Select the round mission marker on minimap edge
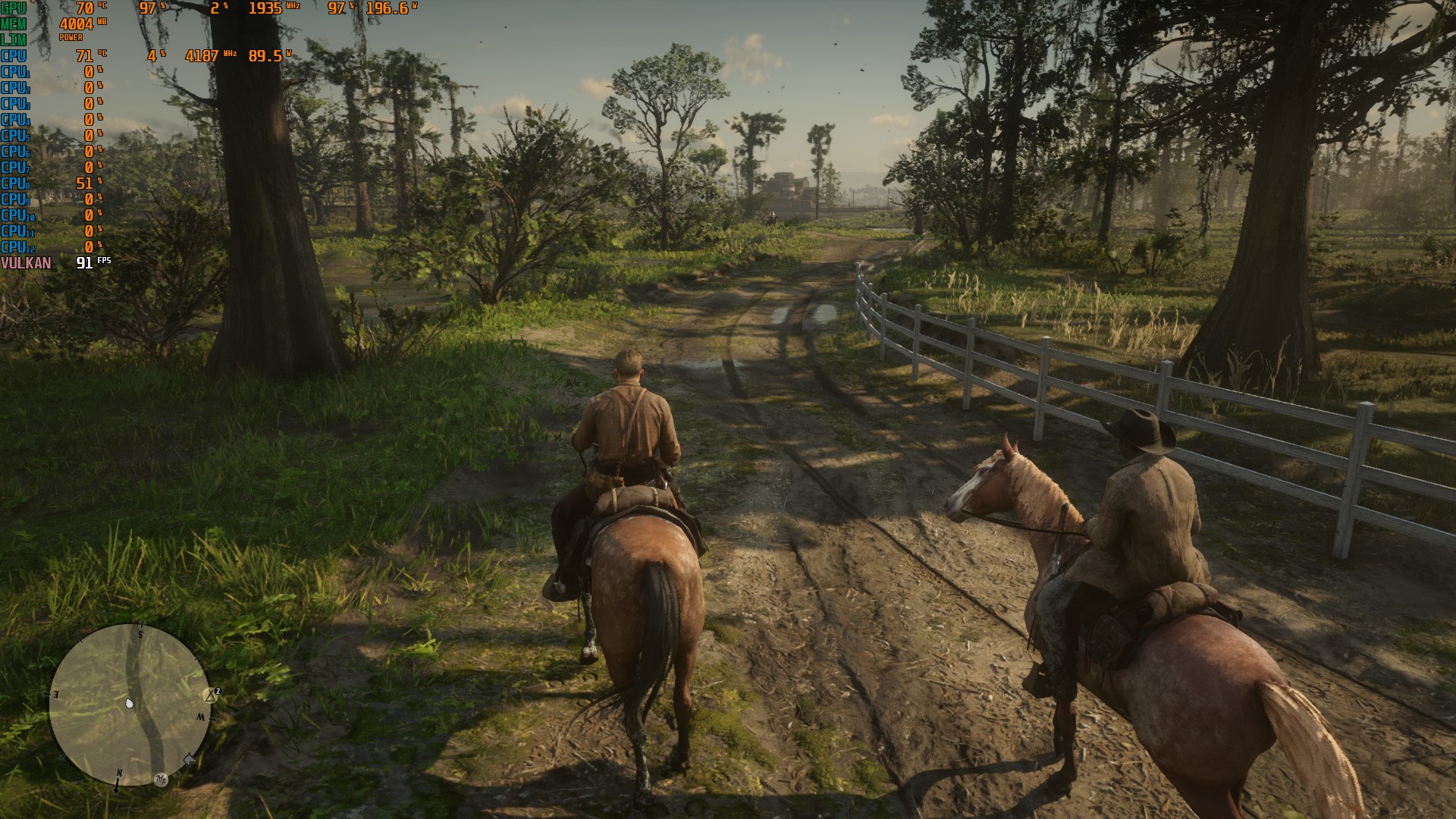This screenshot has width=1456, height=819. click(161, 780)
